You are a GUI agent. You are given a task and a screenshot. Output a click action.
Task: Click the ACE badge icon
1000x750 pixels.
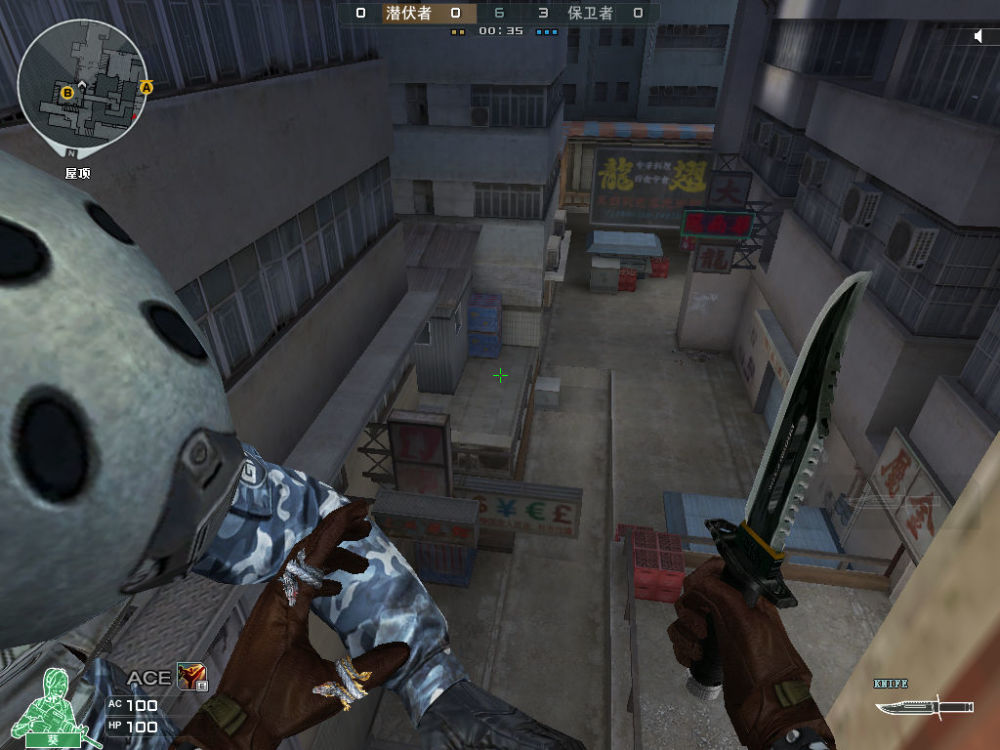(191, 677)
